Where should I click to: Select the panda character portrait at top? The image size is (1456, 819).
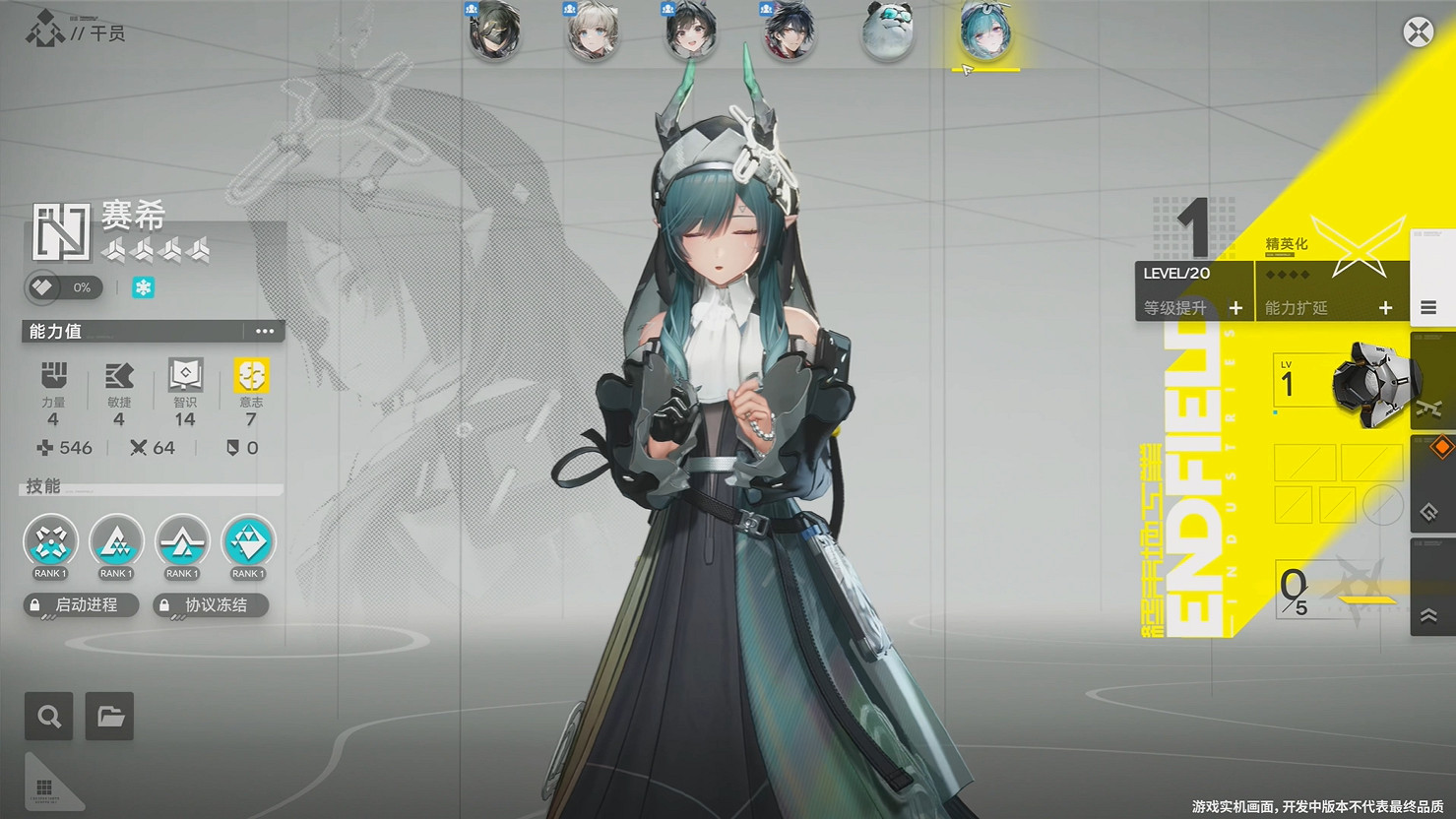coord(887,32)
